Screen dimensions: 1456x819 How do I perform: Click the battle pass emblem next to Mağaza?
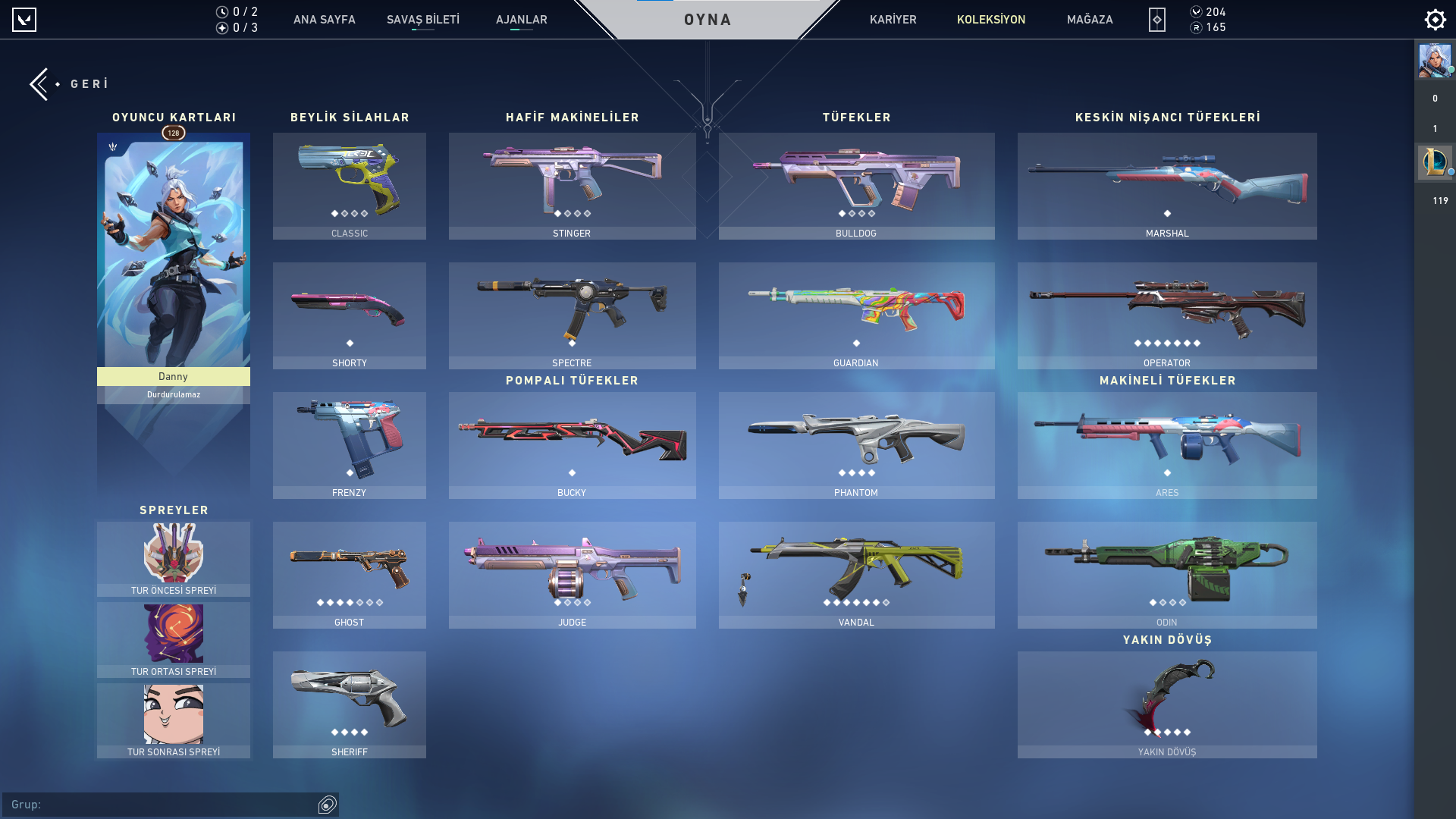(1156, 20)
